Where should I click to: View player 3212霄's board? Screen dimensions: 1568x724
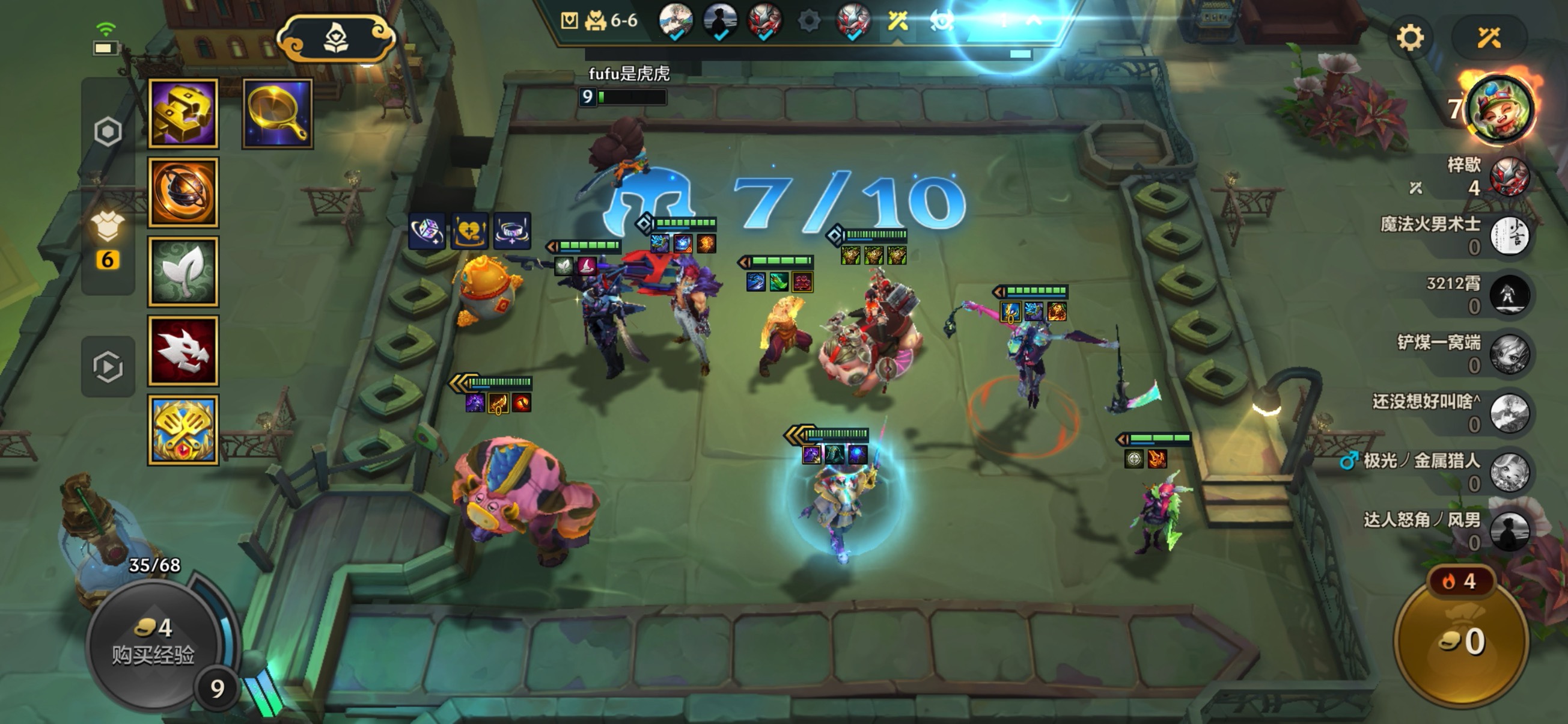click(x=1509, y=295)
